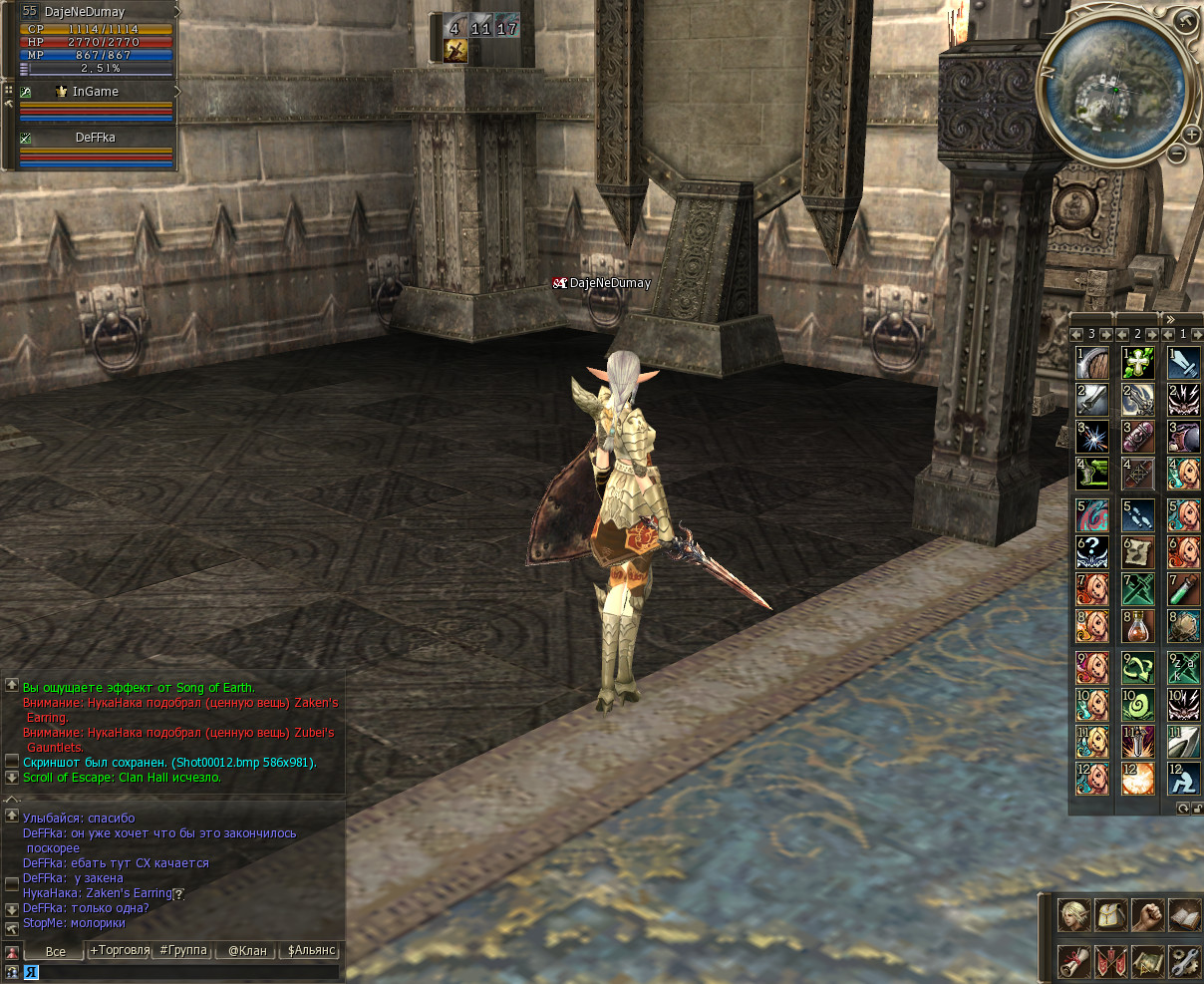Select party member DeFFka
The image size is (1204, 984).
96,138
